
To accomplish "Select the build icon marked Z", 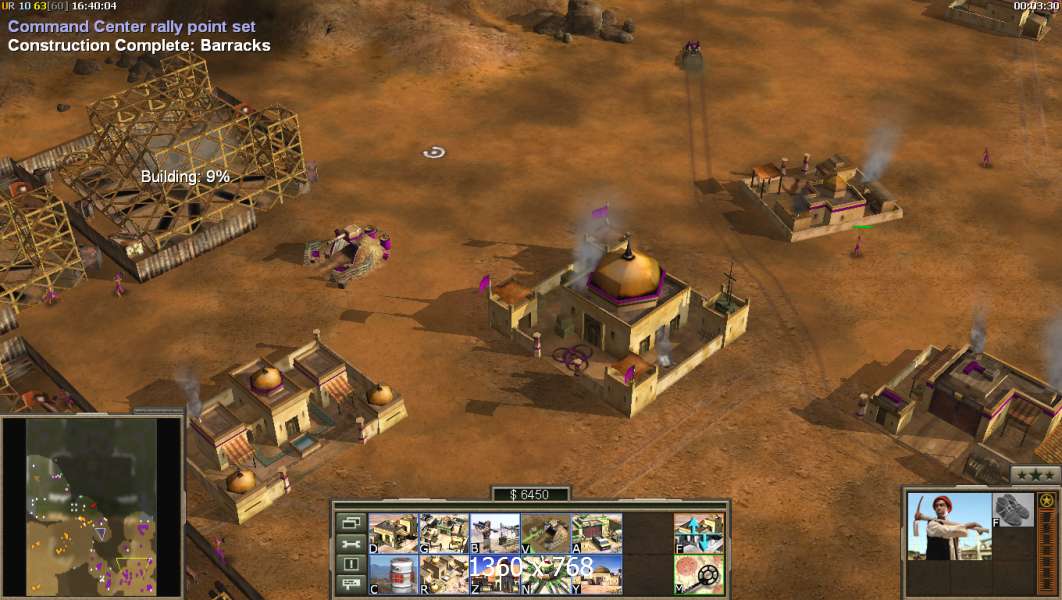I will [x=495, y=574].
